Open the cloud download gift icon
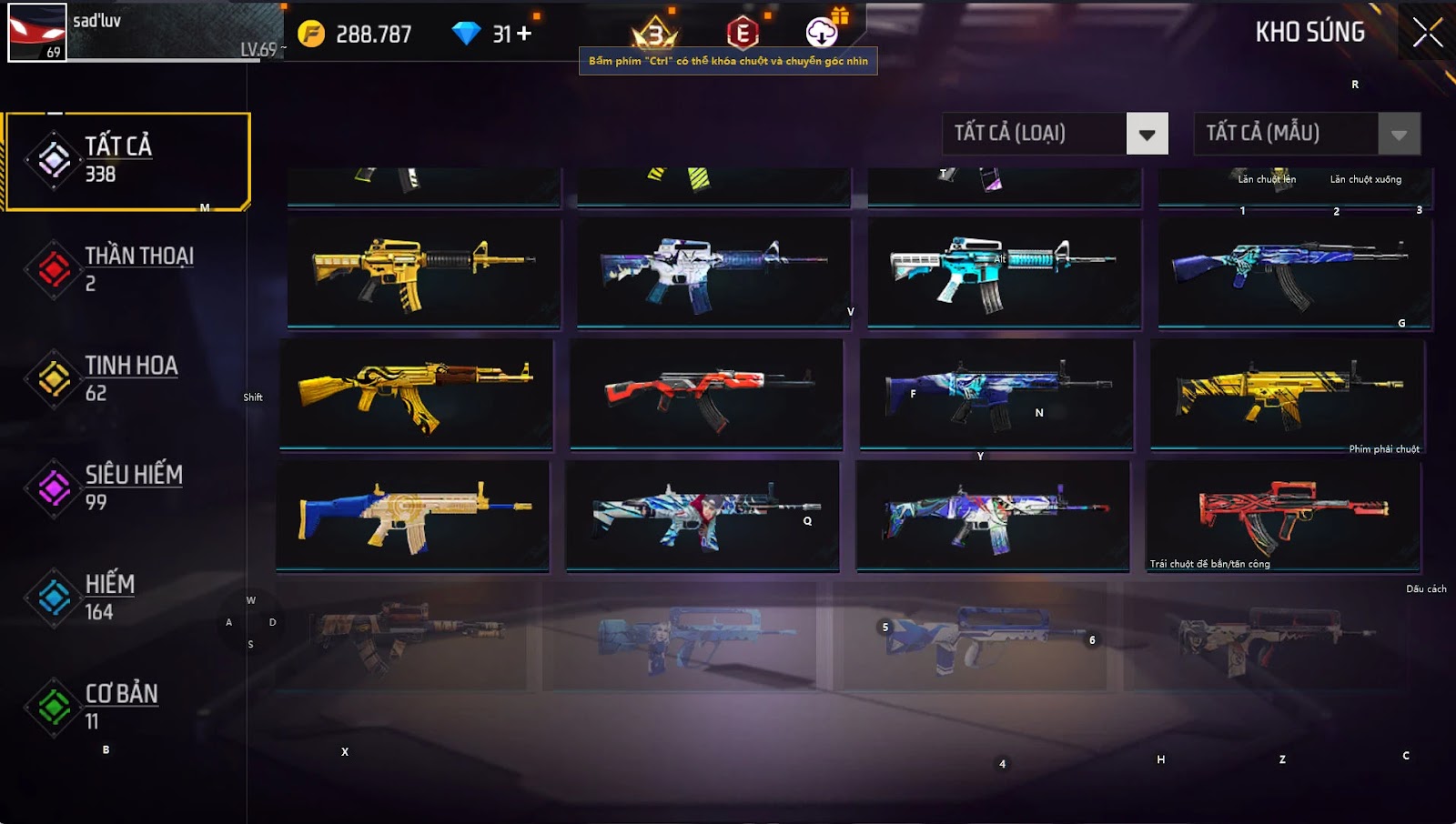This screenshot has width=1456, height=824. pos(822,33)
